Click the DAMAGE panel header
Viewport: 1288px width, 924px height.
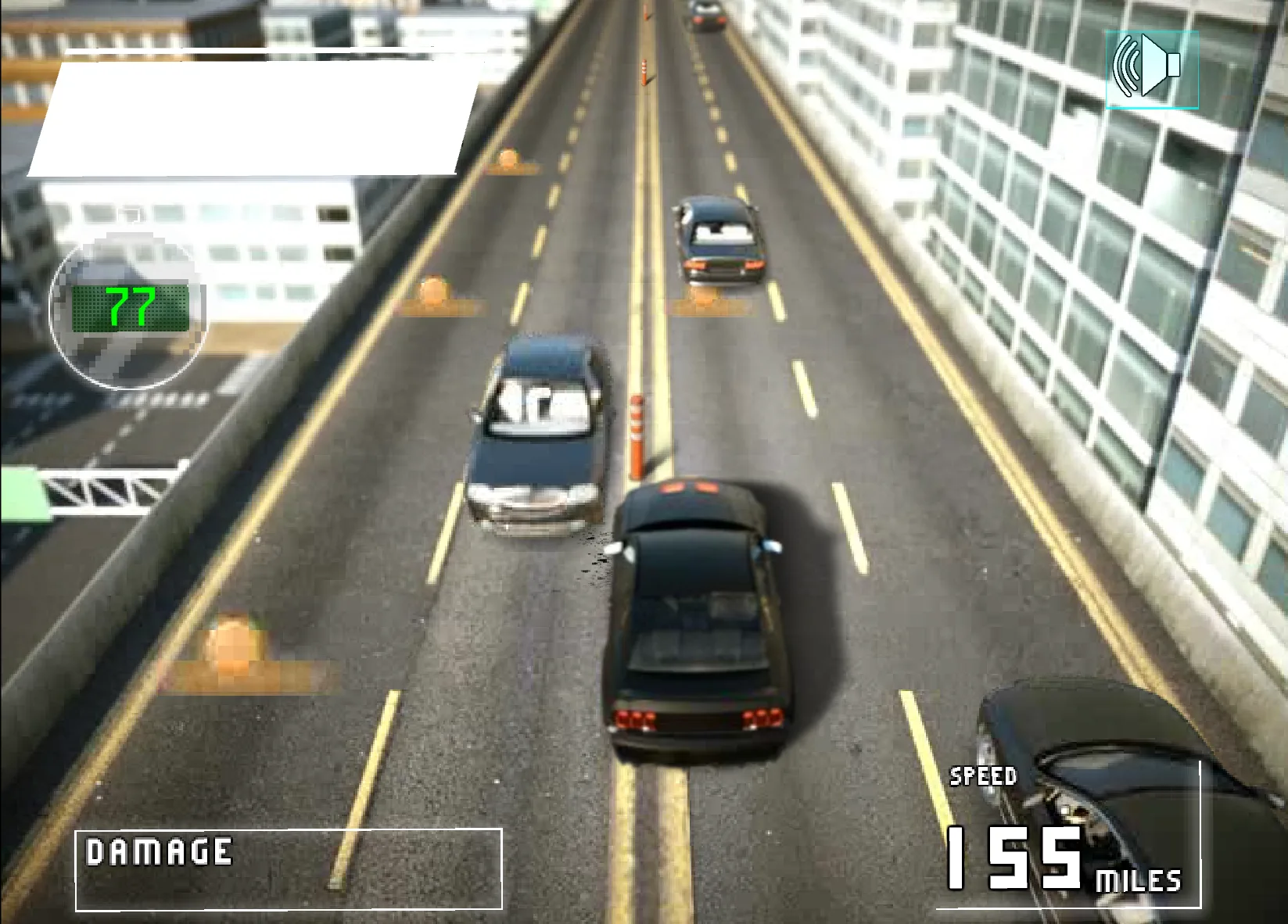coord(159,852)
